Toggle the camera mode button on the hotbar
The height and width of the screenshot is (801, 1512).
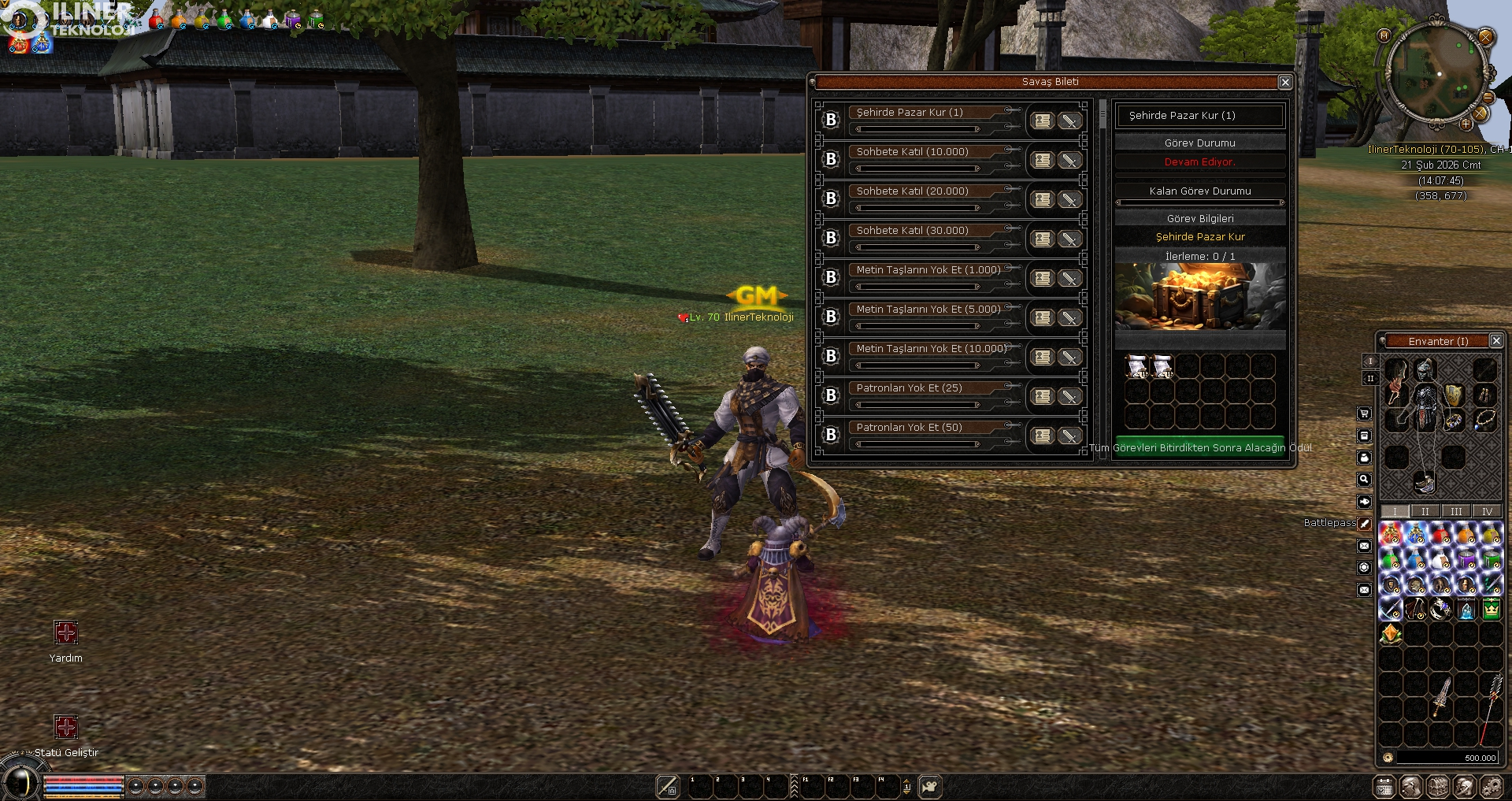coord(930,786)
